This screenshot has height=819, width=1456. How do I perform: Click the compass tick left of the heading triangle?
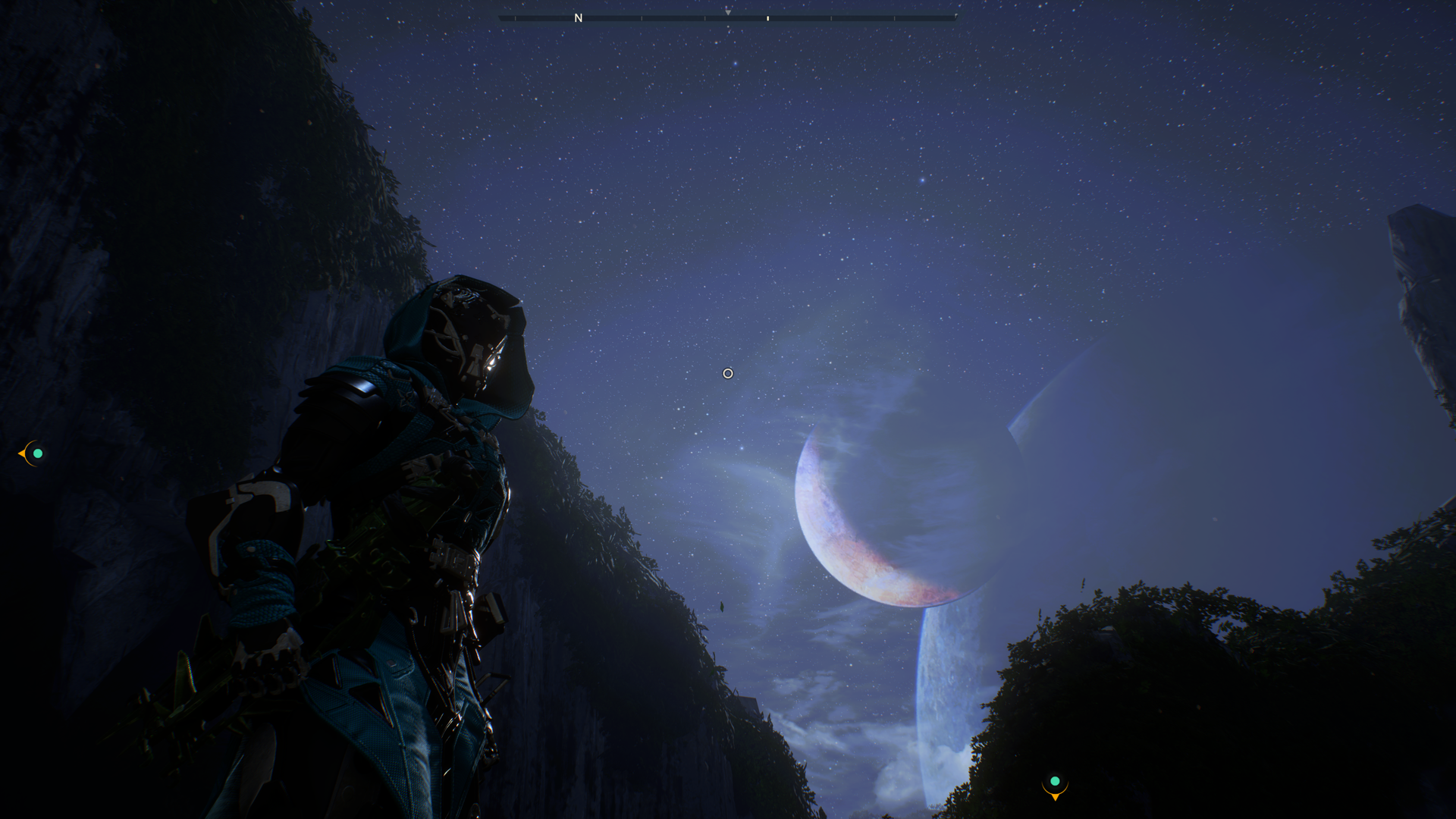pyautogui.click(x=704, y=17)
